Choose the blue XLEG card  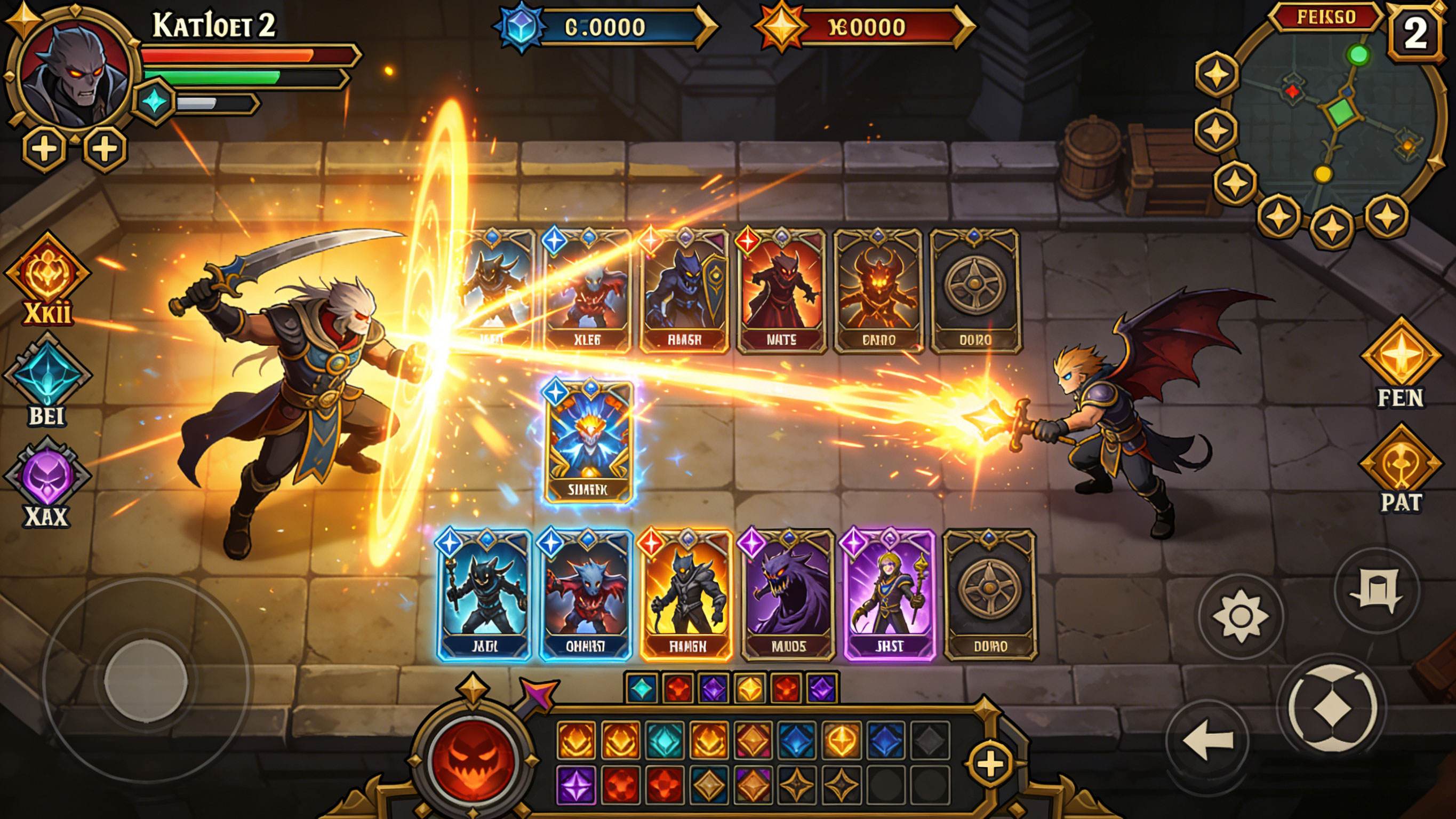click(587, 291)
